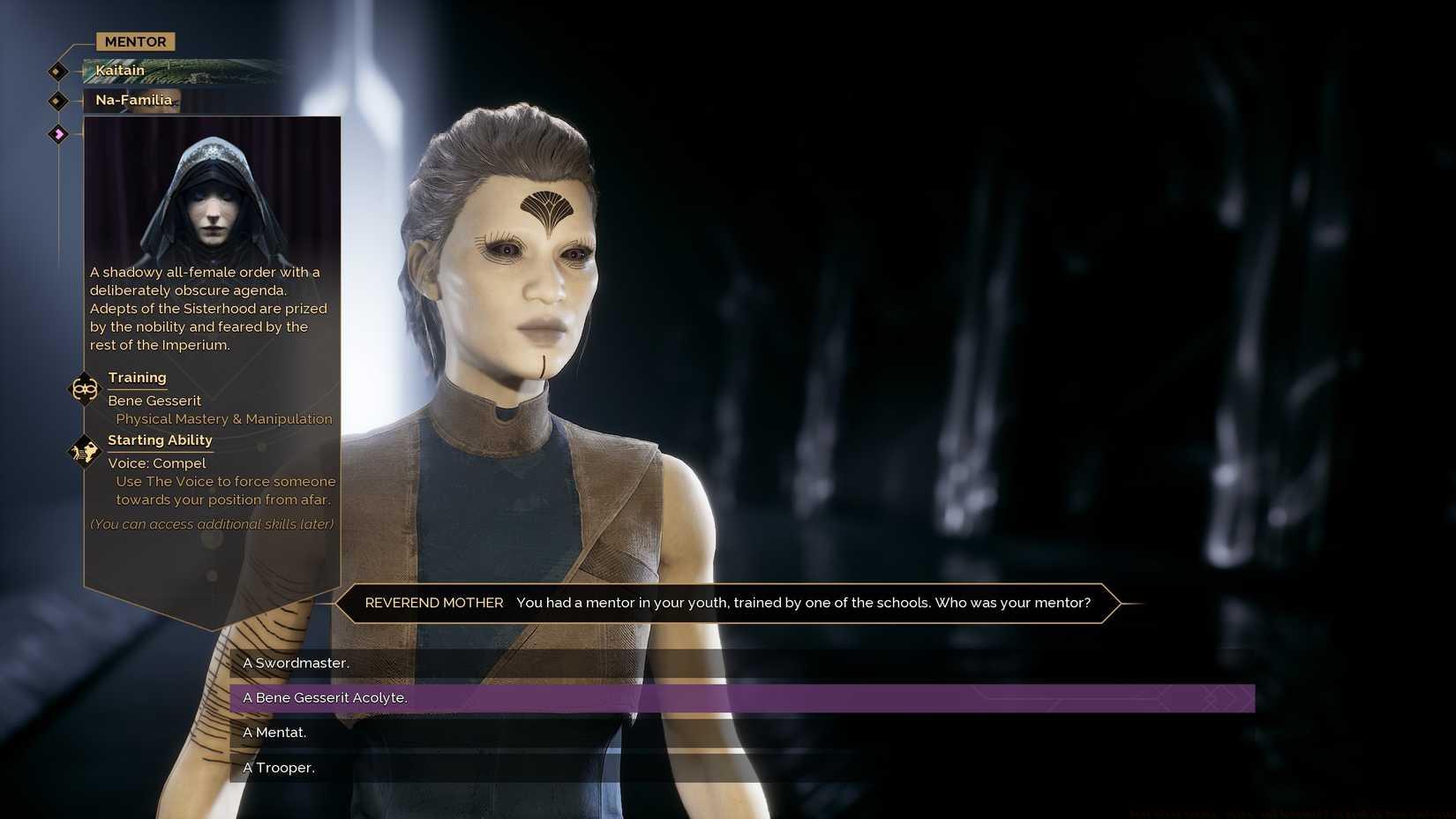
Task: Select the MENTOR header tab
Action: pyautogui.click(x=134, y=41)
